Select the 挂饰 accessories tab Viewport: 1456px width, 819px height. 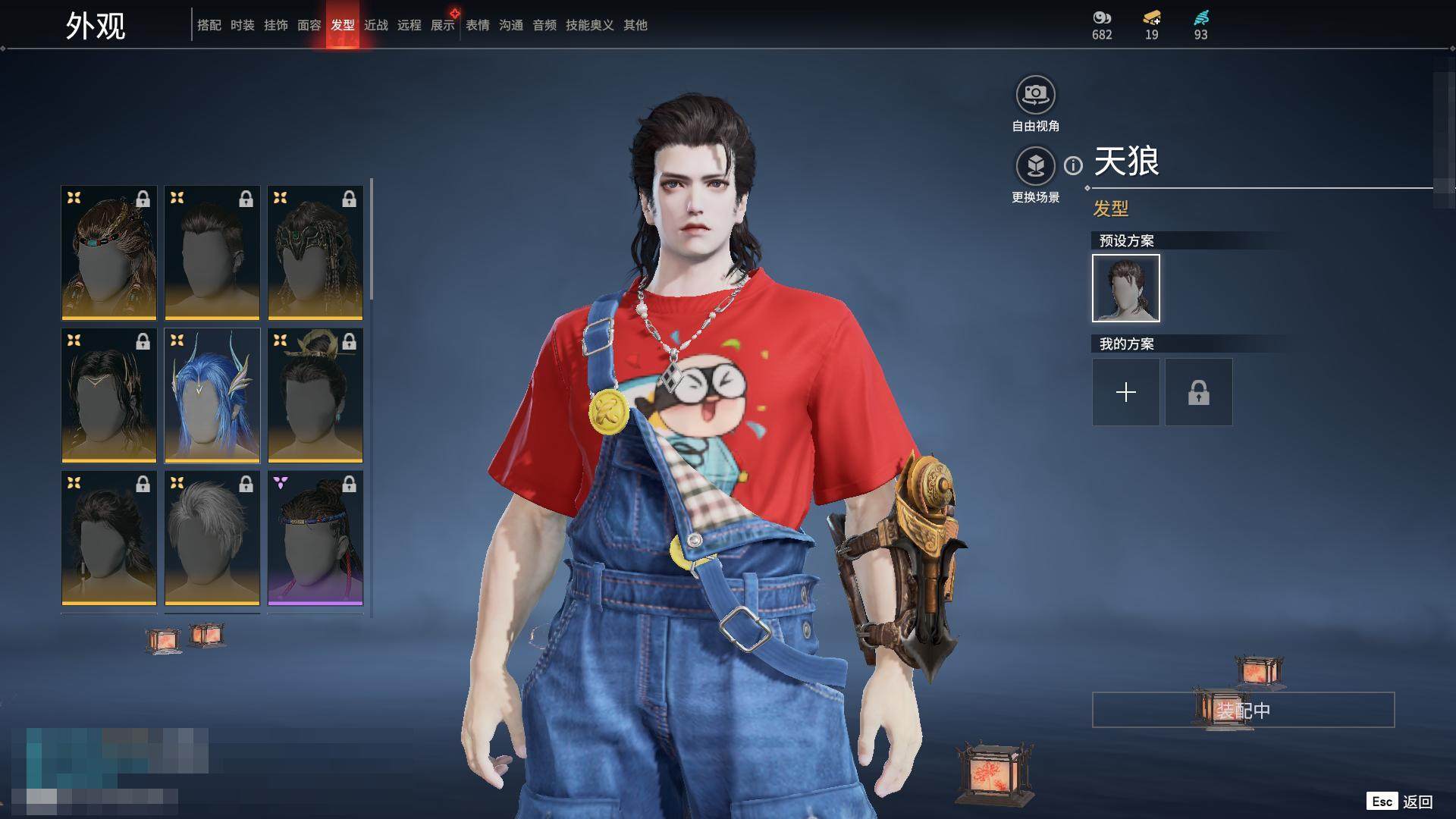[275, 25]
